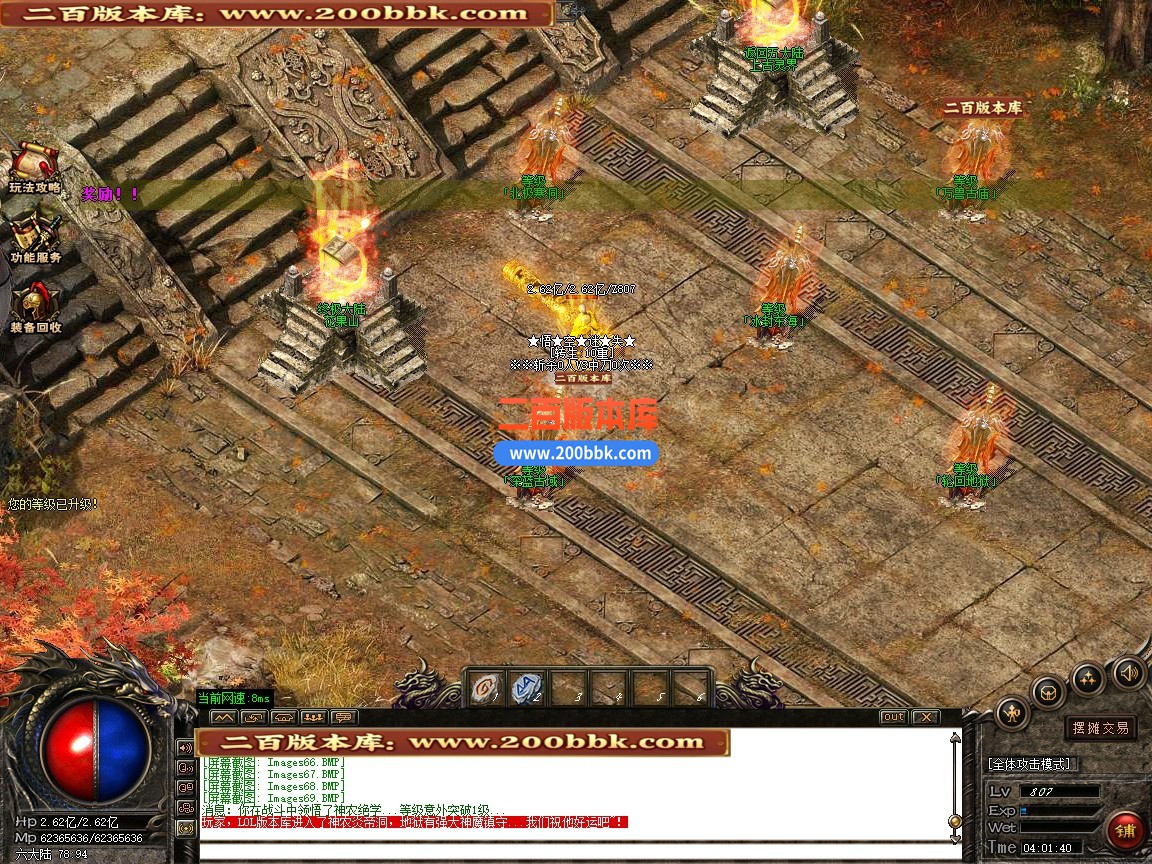The image size is (1152, 864).
Task: Select the red rune in hotbar slot 1
Action: click(487, 689)
